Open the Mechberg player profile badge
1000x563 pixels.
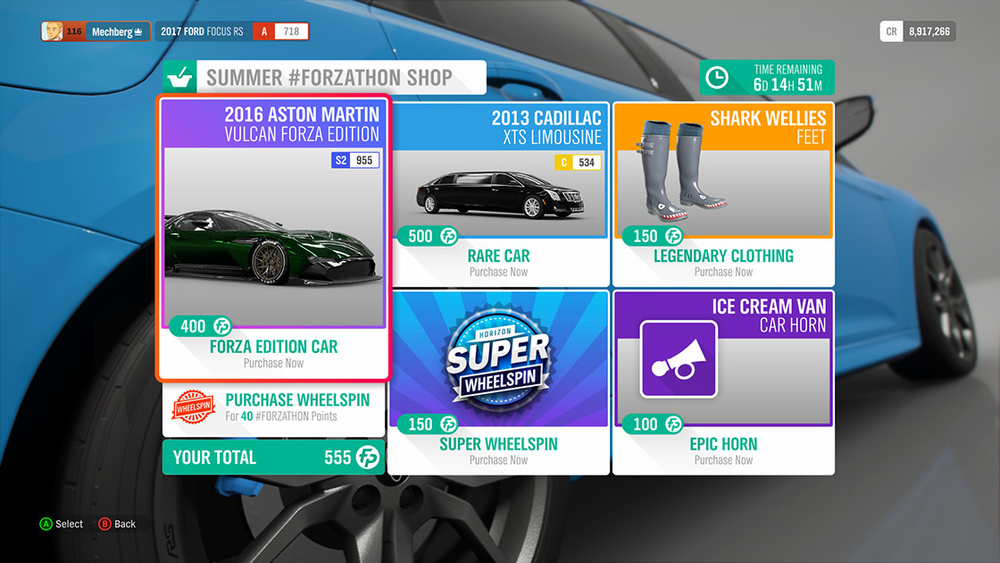pyautogui.click(x=96, y=32)
